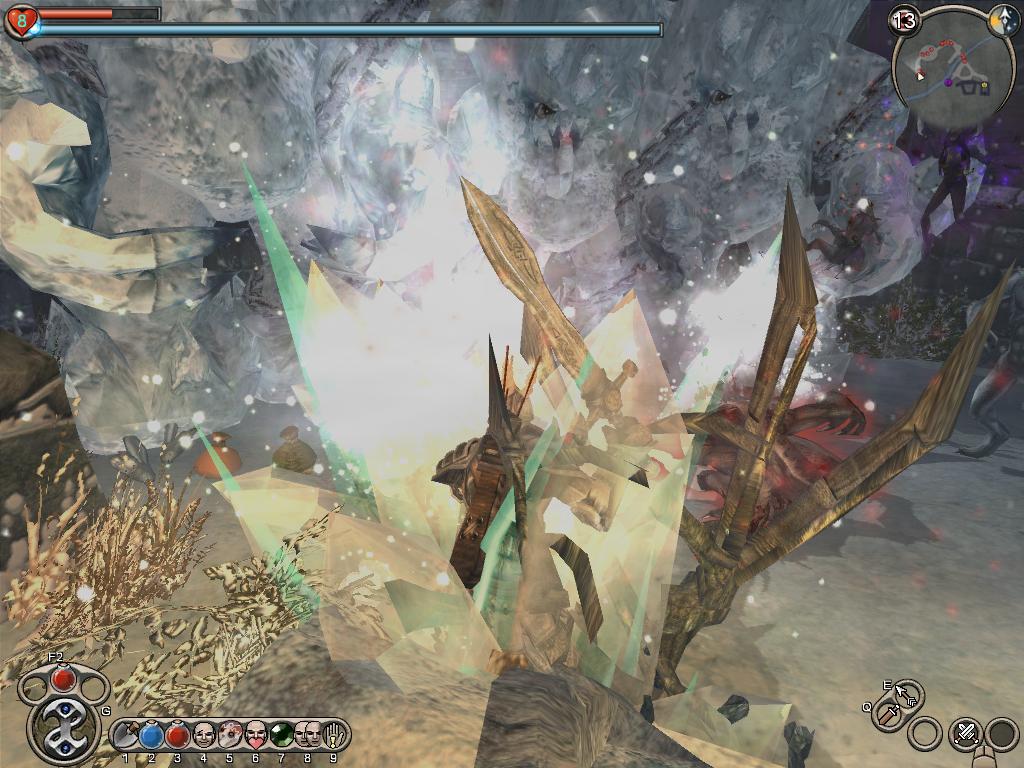Click the crossed swords attack button
The height and width of the screenshot is (768, 1024).
(x=965, y=733)
